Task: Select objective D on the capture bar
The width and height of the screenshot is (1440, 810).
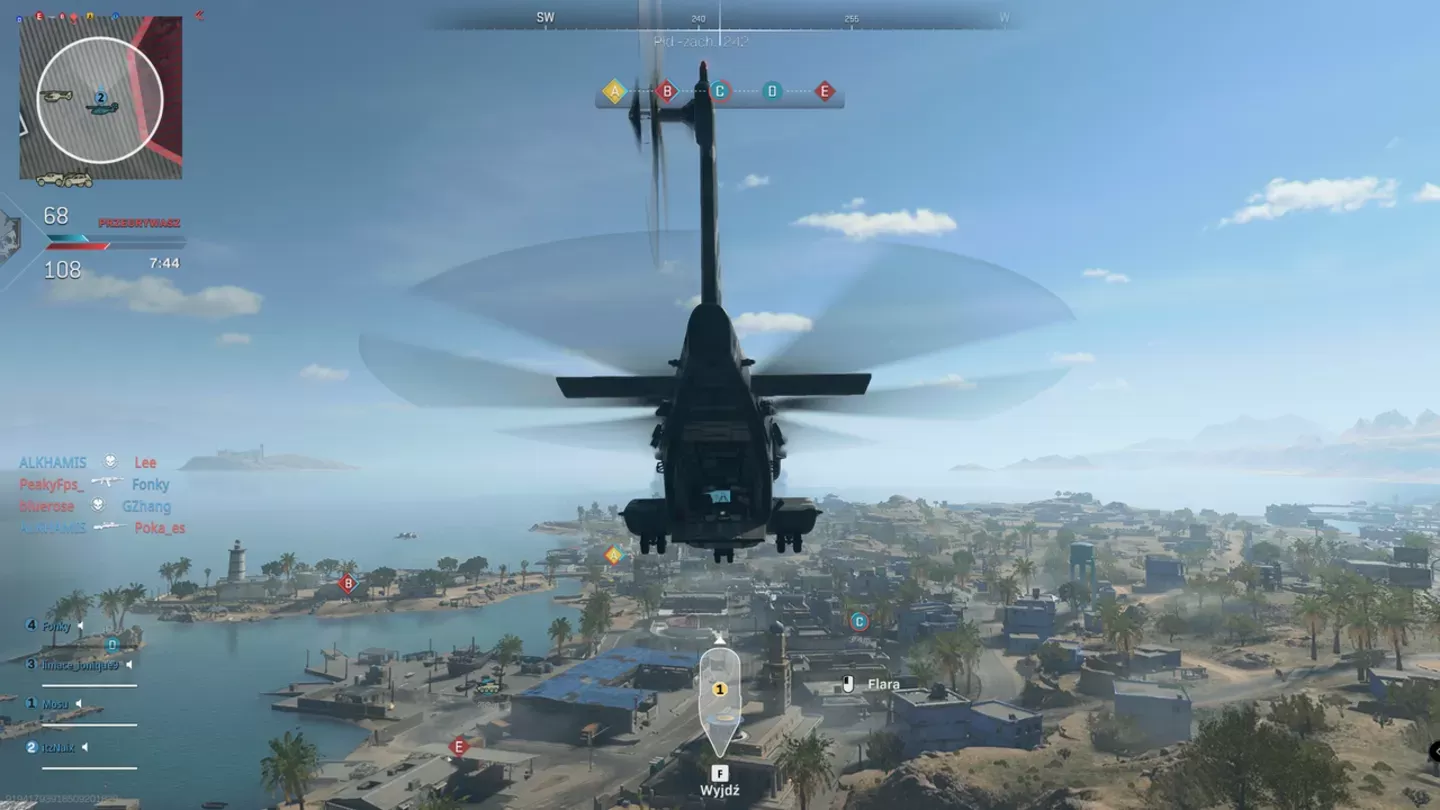Action: (772, 92)
